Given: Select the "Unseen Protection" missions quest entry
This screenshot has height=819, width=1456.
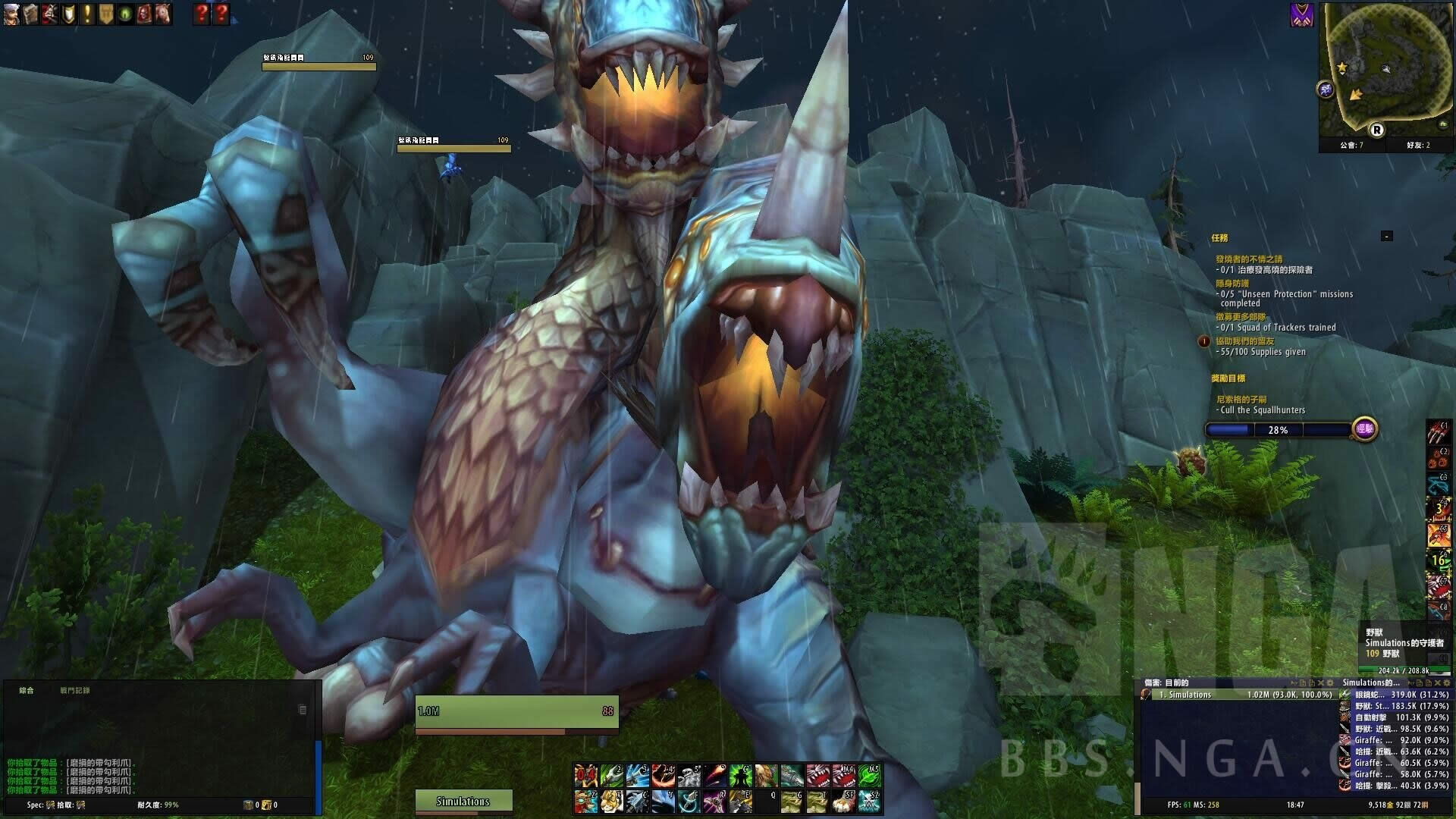Looking at the screenshot, I should 1286,294.
